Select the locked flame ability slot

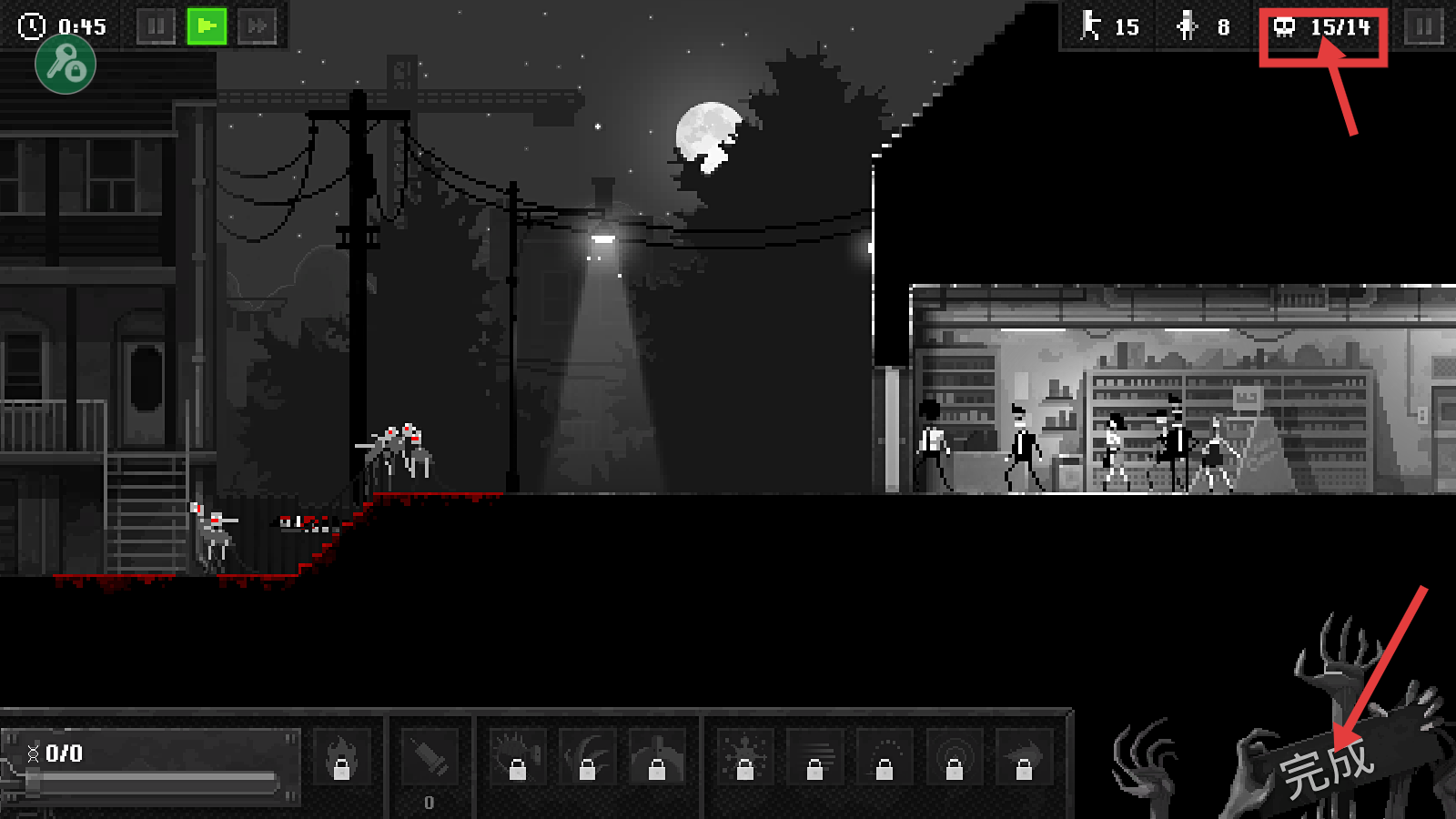[x=341, y=757]
